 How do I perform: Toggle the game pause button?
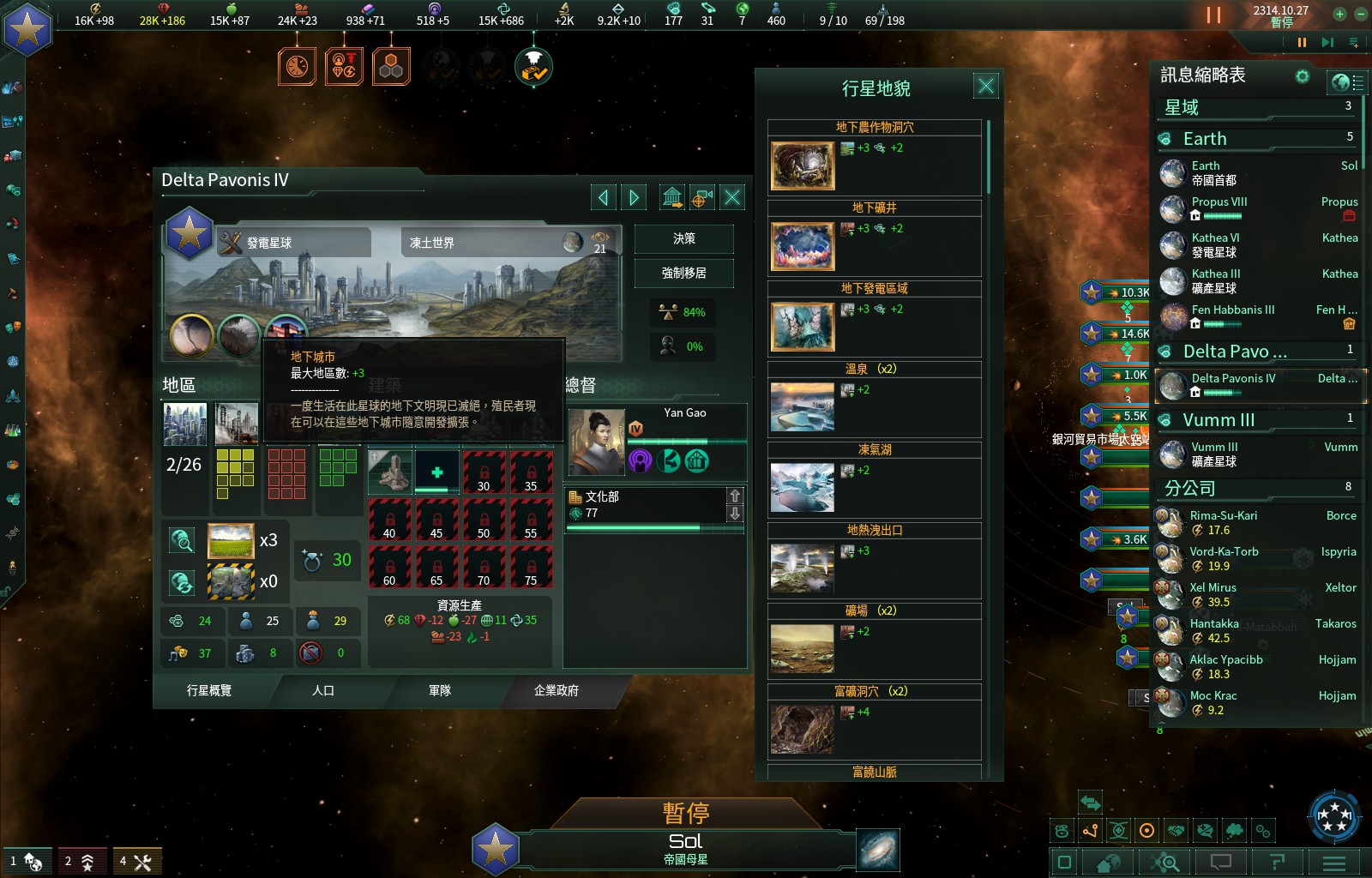1213,15
